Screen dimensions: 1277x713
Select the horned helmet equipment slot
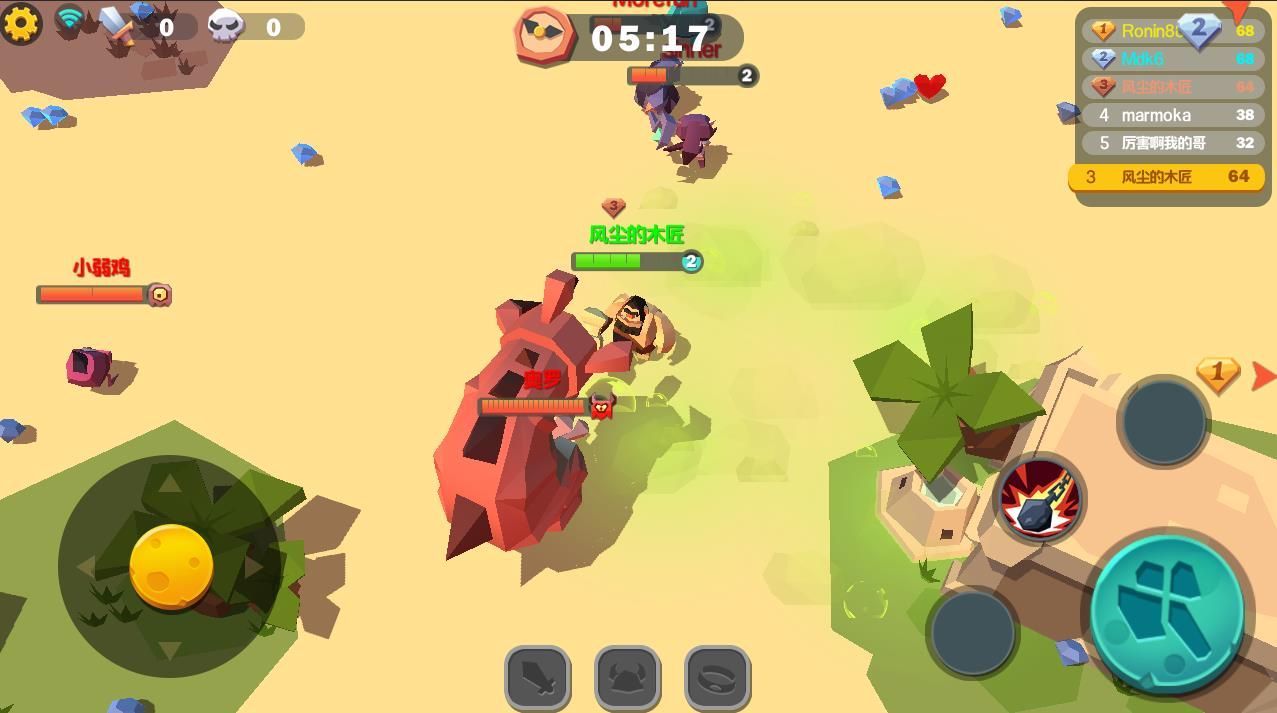click(627, 678)
